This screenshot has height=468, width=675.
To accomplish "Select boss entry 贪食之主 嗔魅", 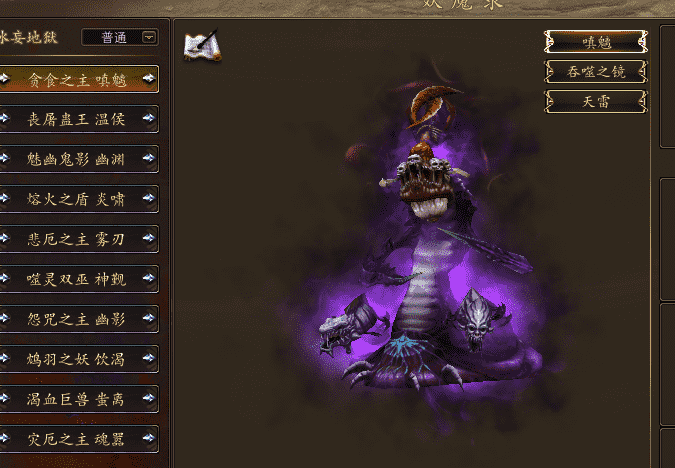I will 78,79.
